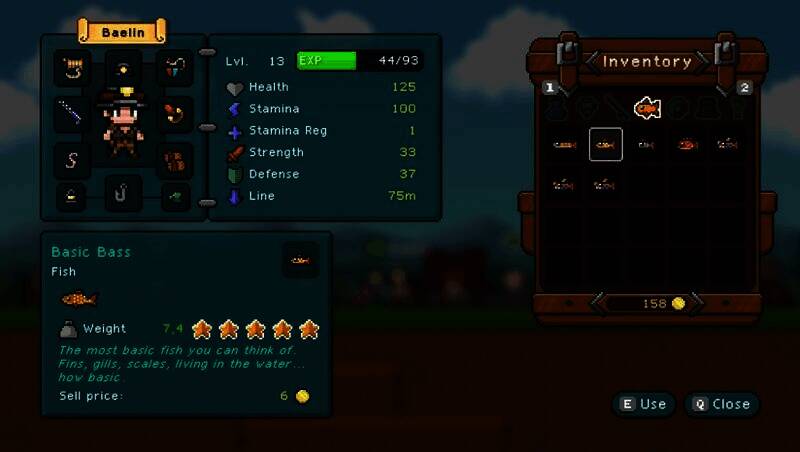Choose the fishing hook equipment slot
The height and width of the screenshot is (452, 800).
click(124, 193)
